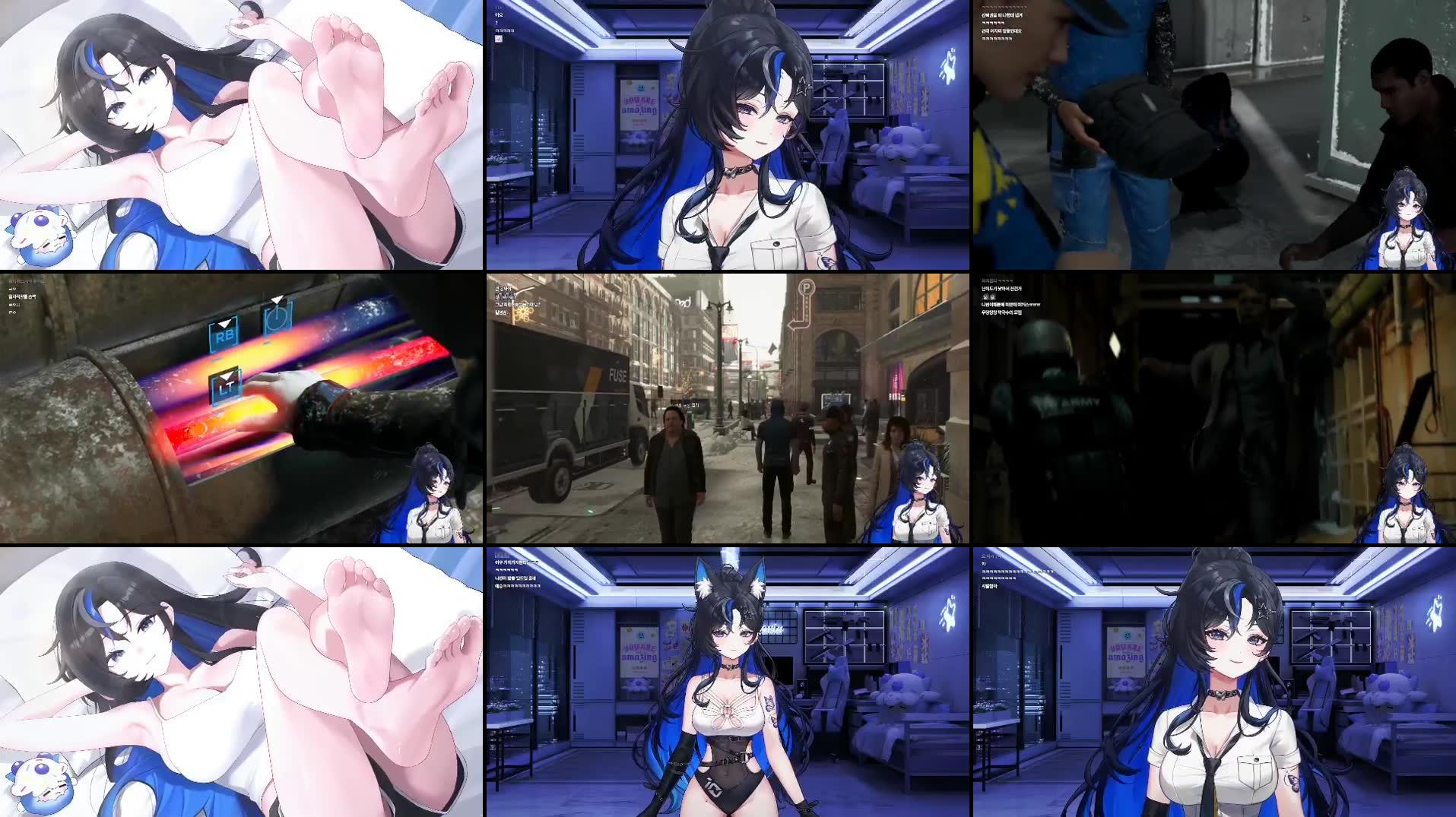This screenshot has width=1456, height=817.
Task: Open the 'YOU ARE amazing' poster
Action: (639, 105)
